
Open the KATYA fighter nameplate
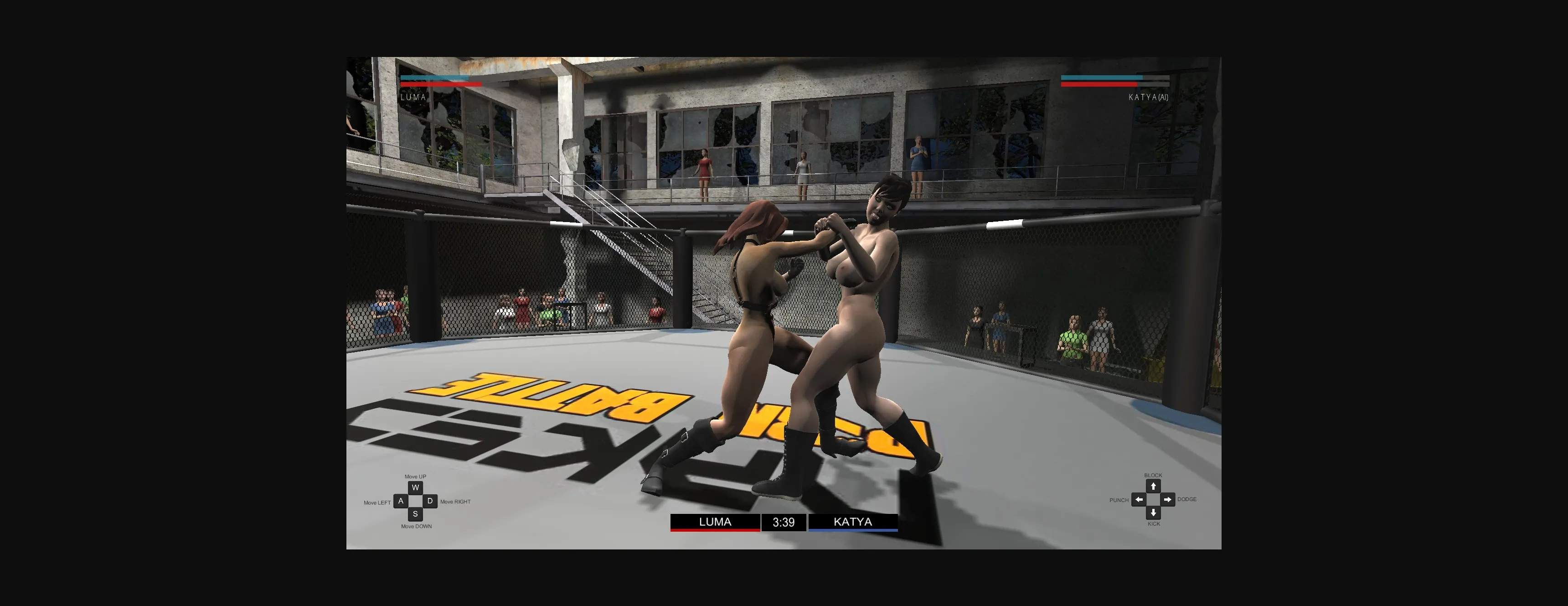click(x=852, y=522)
